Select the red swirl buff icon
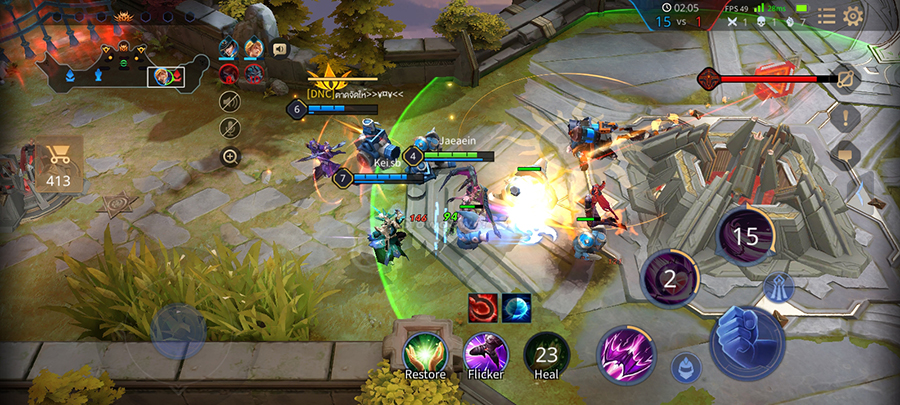900x405 pixels. click(482, 308)
